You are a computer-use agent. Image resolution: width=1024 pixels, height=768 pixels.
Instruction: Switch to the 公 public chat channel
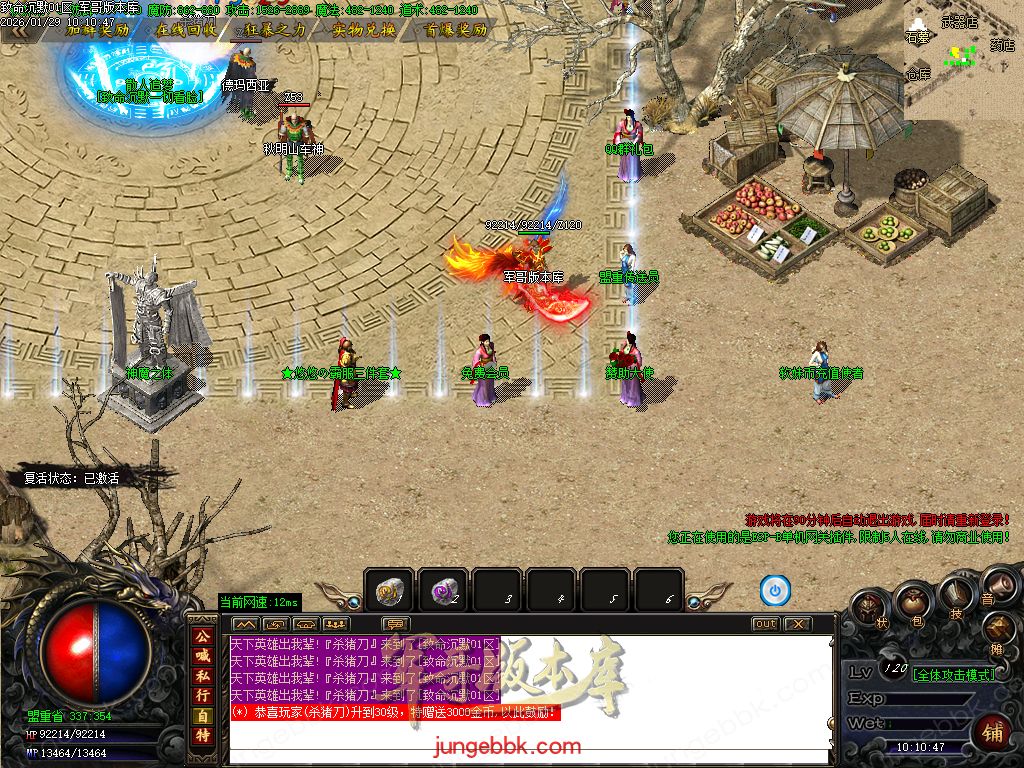(x=203, y=636)
